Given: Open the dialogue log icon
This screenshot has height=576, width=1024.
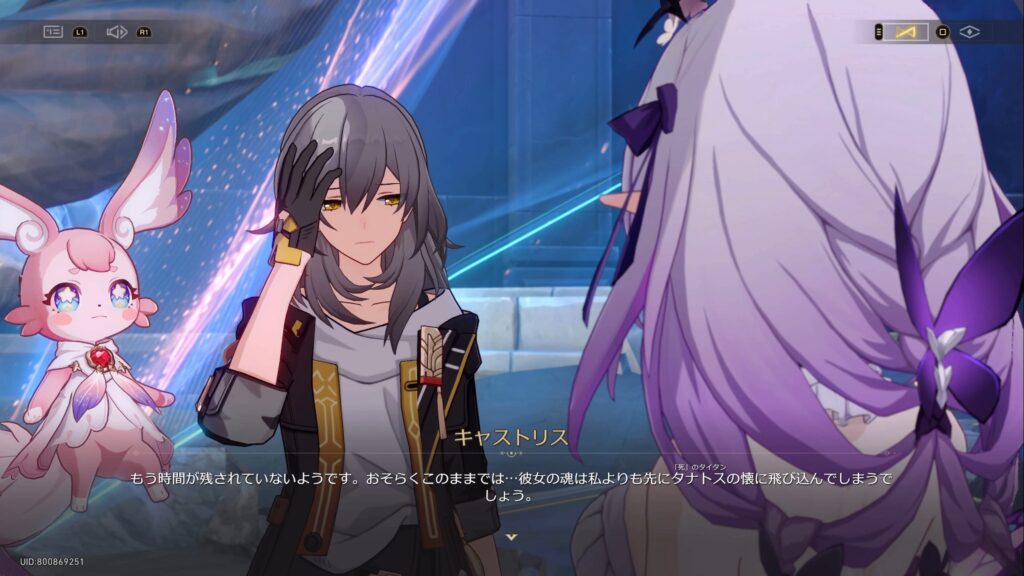Looking at the screenshot, I should click(53, 32).
